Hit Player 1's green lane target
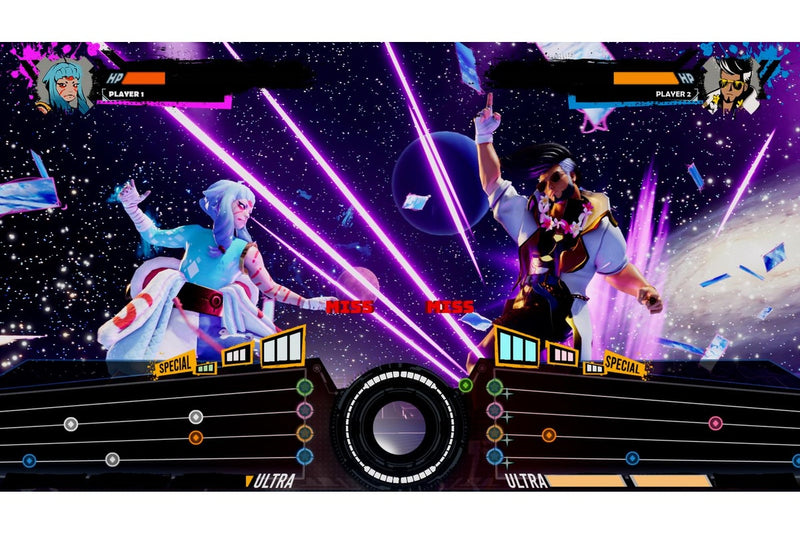Viewport: 800px width, 533px height. (x=304, y=387)
